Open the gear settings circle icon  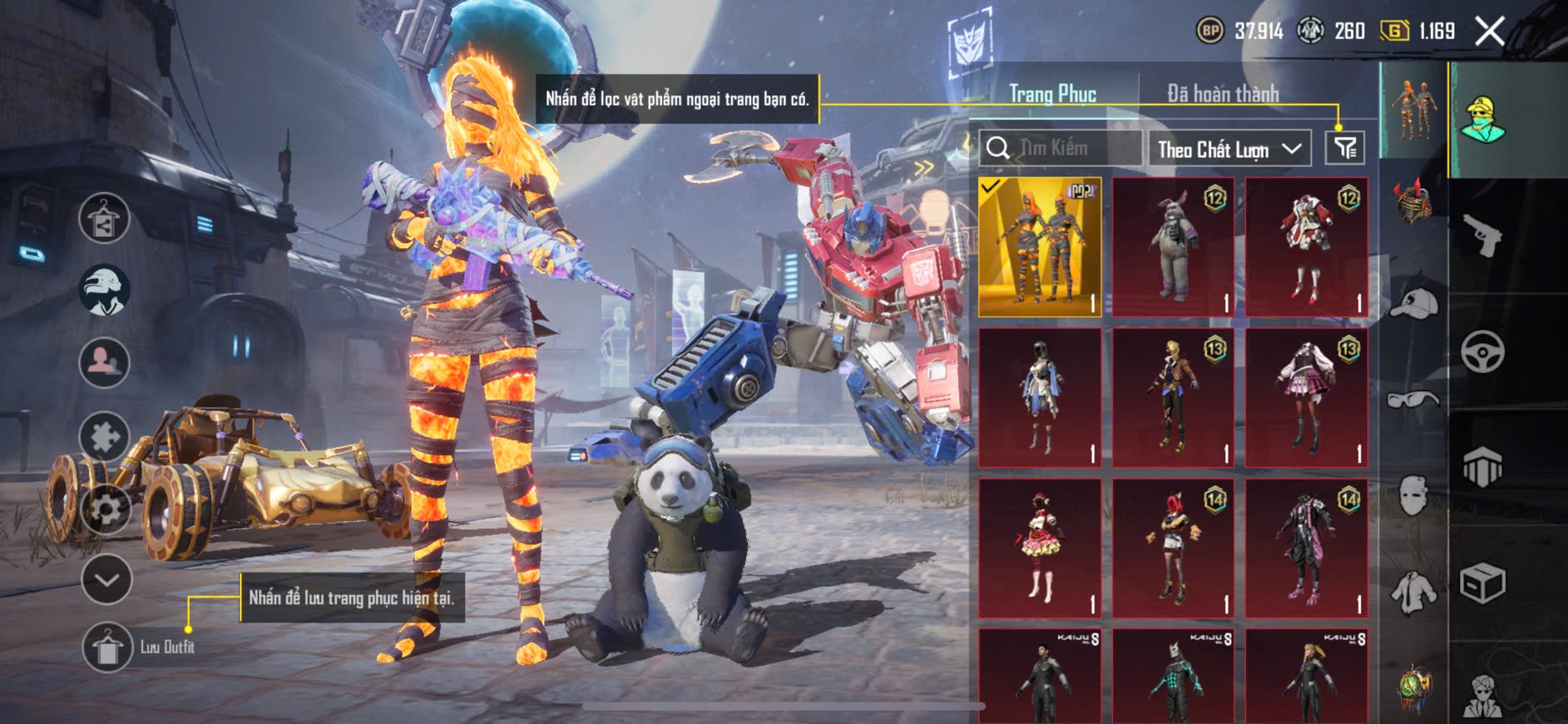point(105,508)
